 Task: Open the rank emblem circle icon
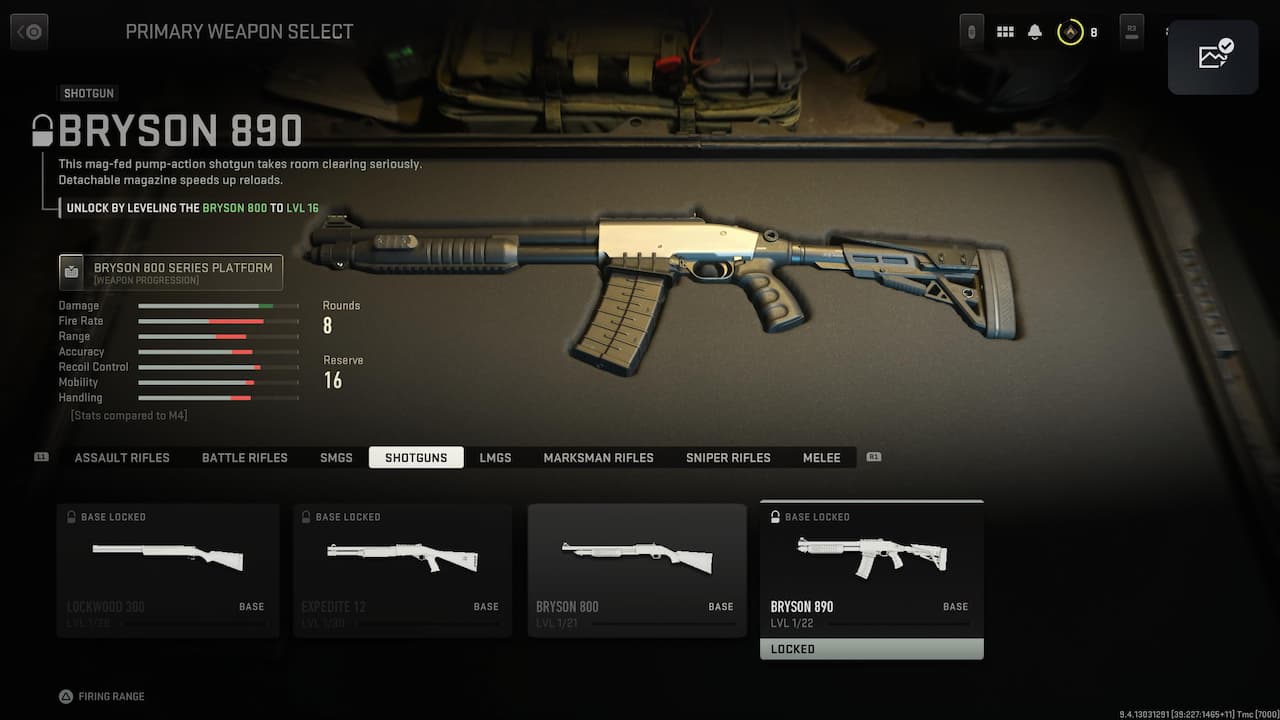pos(1070,32)
